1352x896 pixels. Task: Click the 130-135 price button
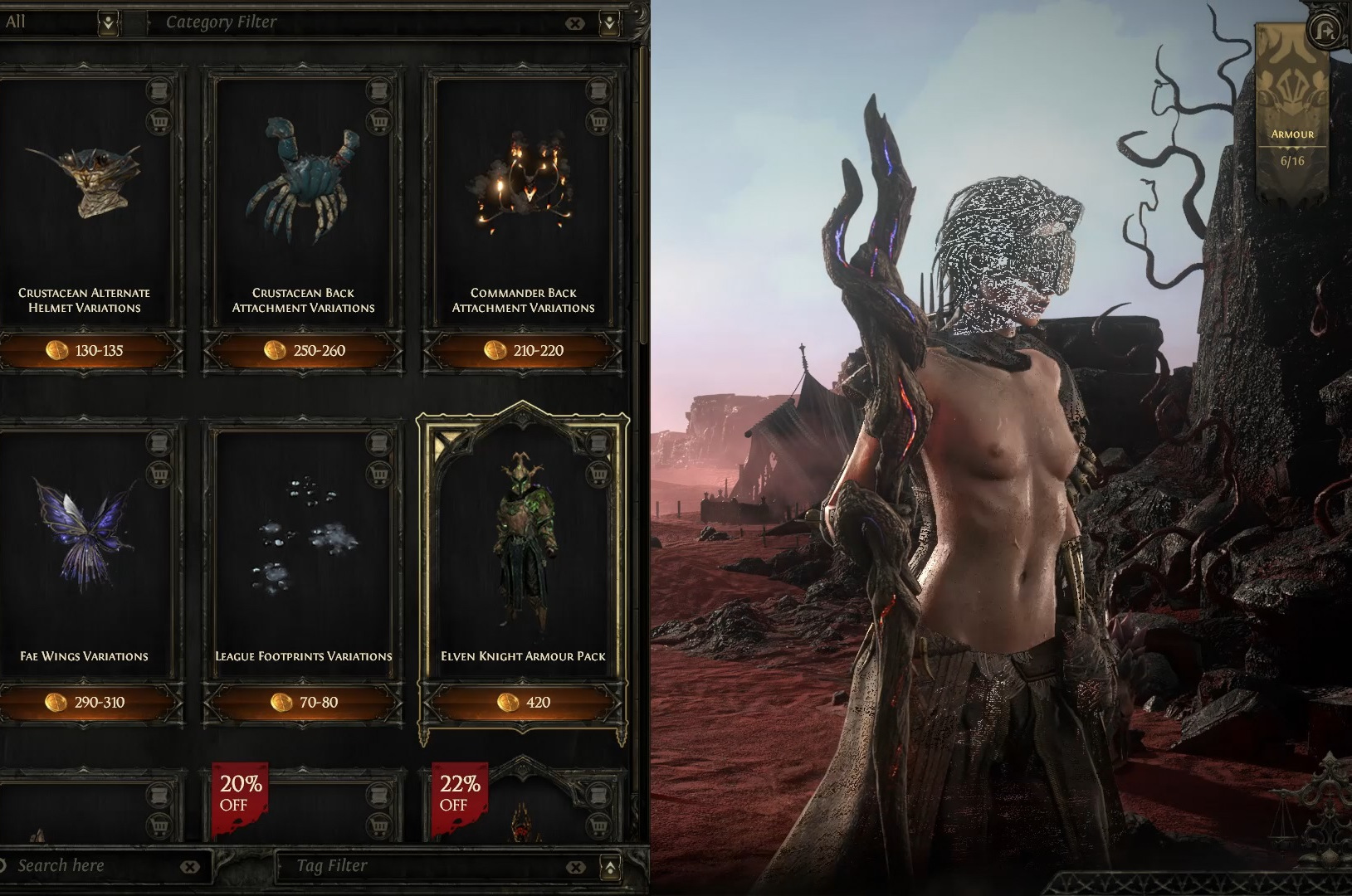click(x=85, y=351)
